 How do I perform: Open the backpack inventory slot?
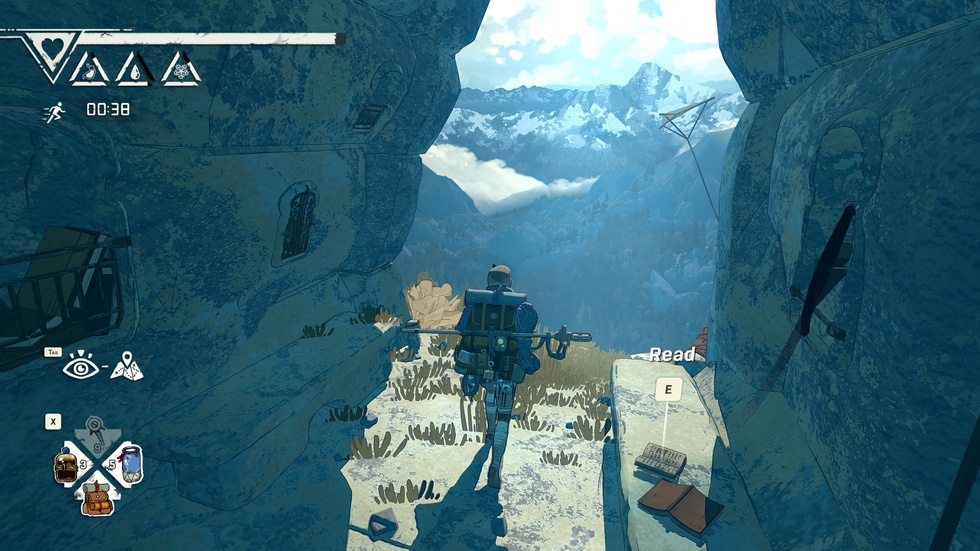coord(97,496)
